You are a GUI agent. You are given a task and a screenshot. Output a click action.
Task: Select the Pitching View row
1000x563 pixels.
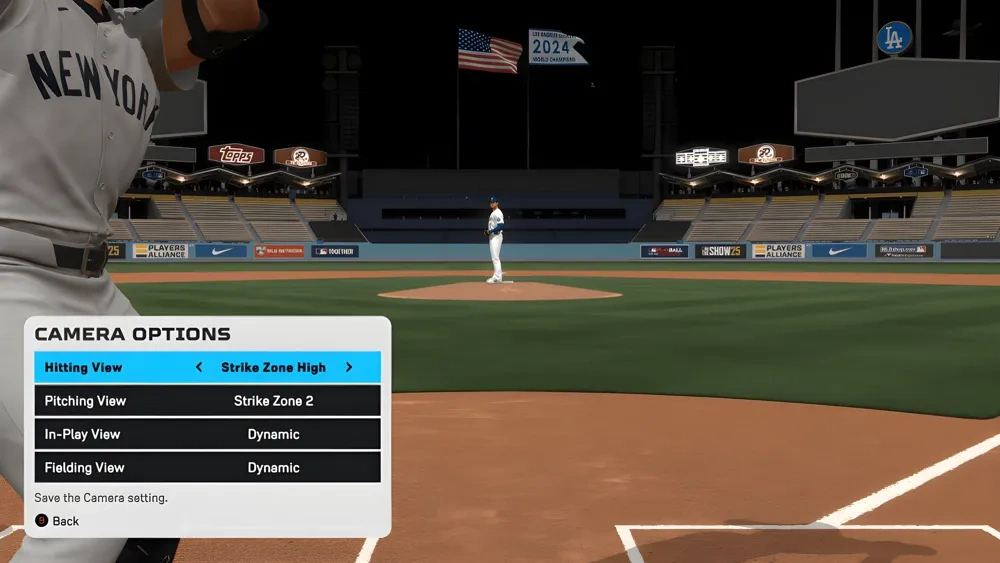coord(207,401)
